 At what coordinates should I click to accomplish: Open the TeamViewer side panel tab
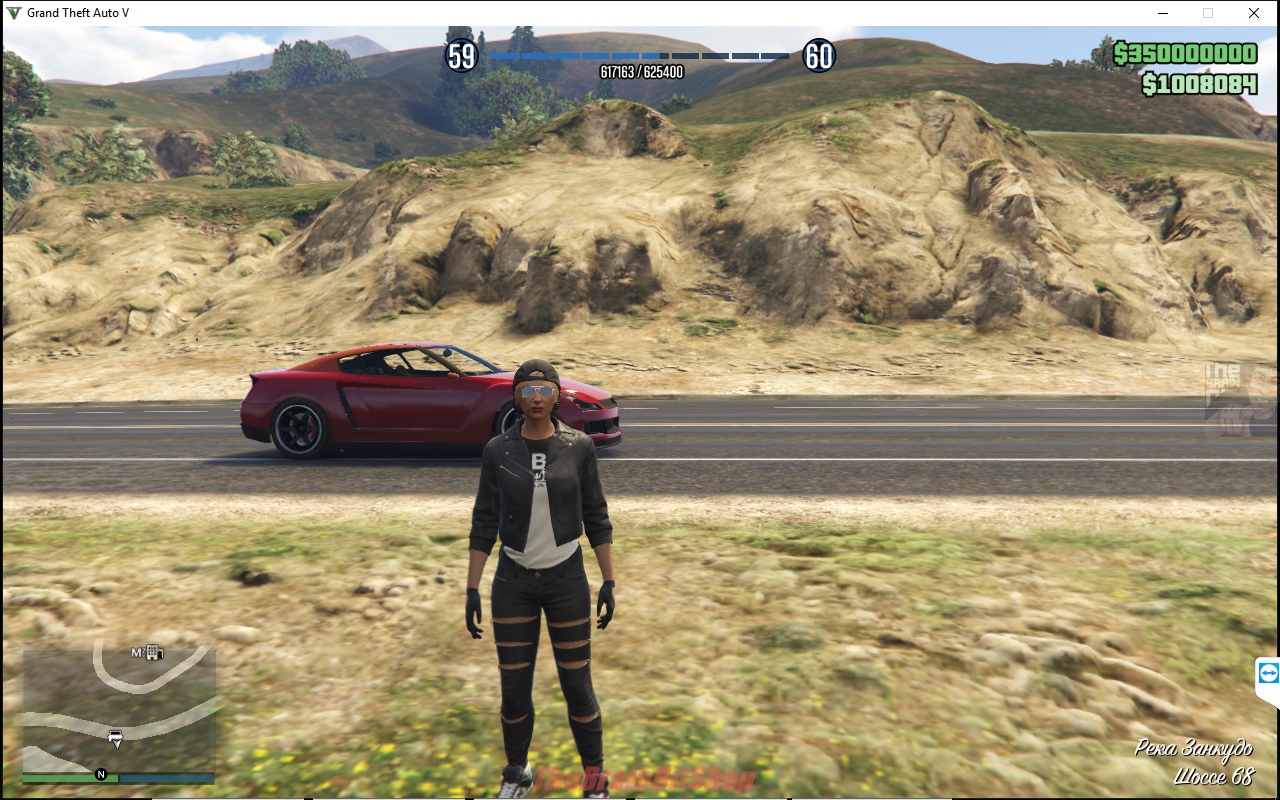tap(1268, 673)
